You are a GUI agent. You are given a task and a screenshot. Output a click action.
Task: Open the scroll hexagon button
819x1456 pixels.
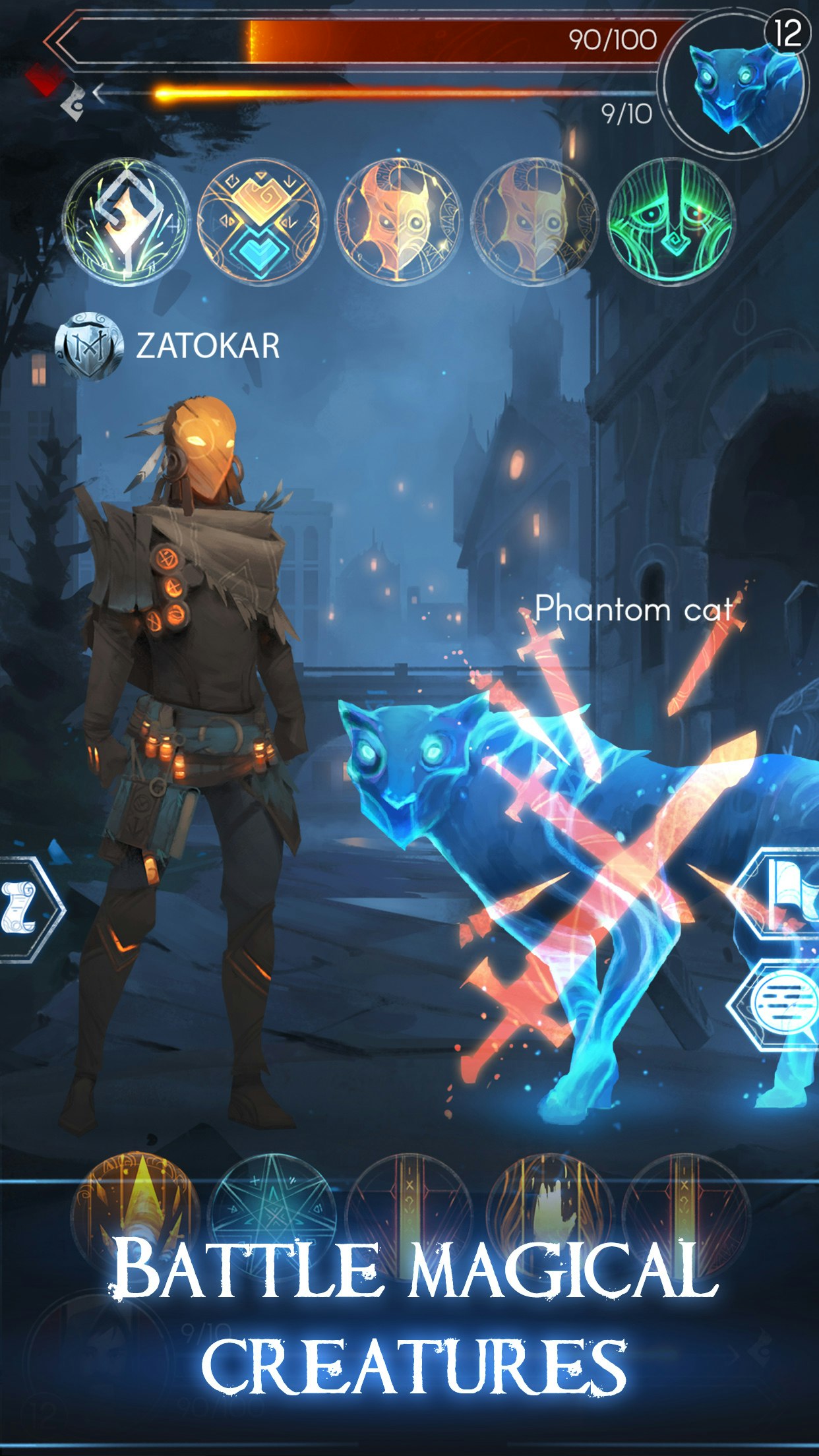24,909
